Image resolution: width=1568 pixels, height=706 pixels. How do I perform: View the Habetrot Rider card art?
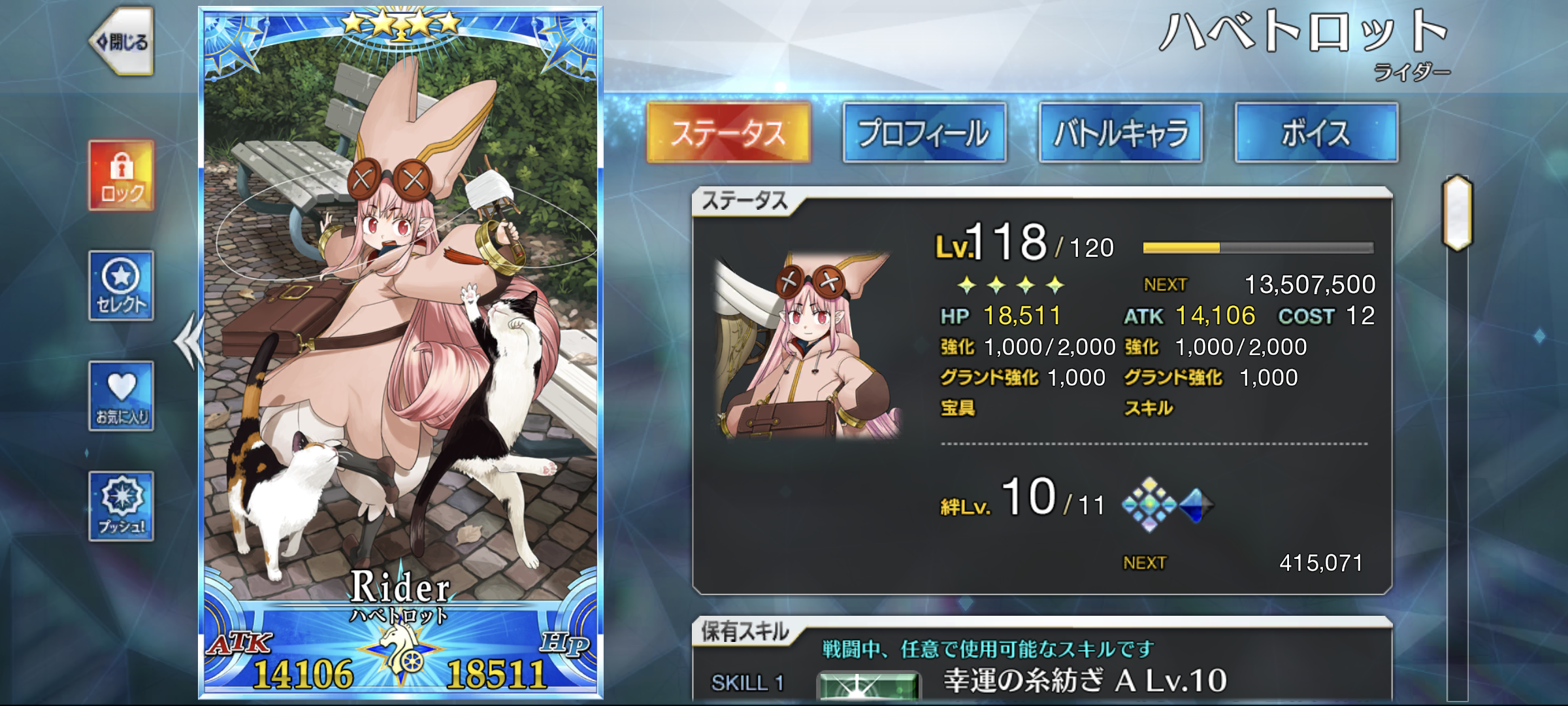point(400,327)
